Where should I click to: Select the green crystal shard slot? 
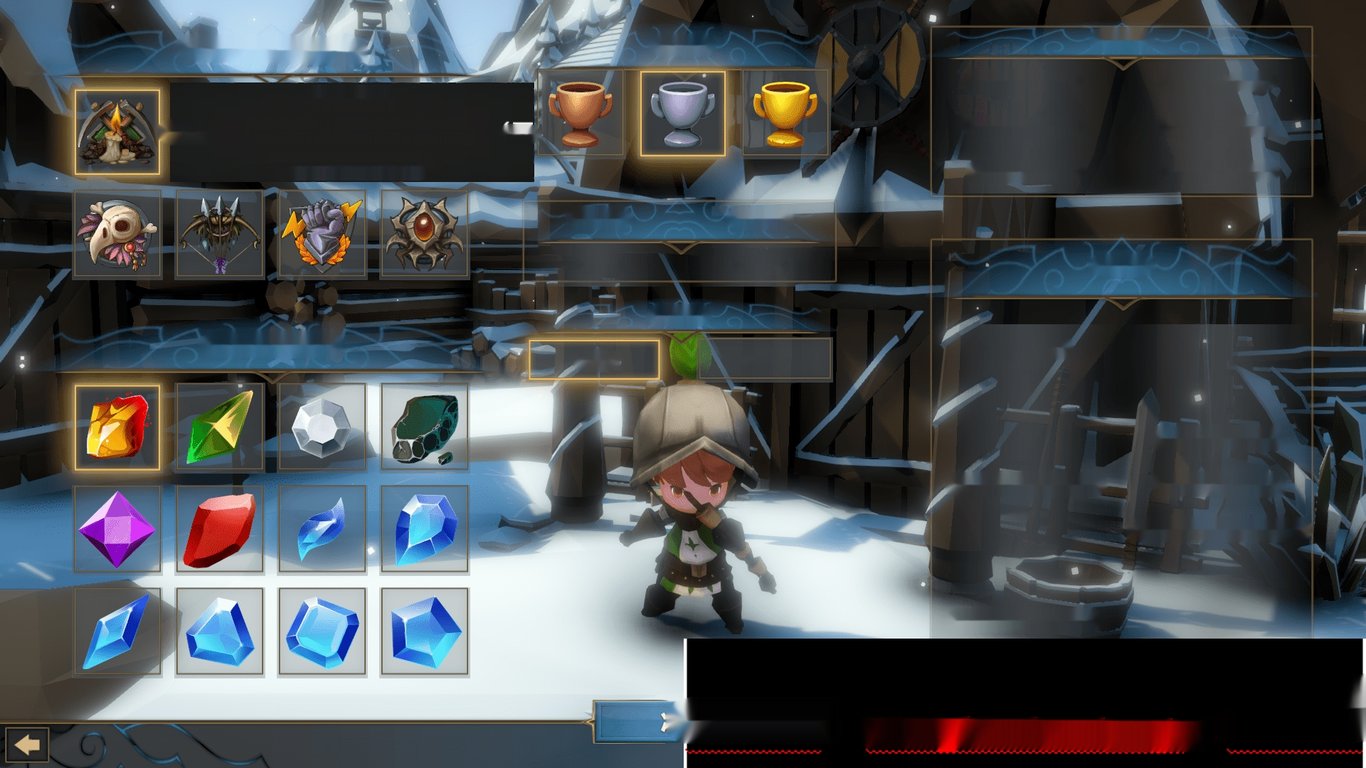tap(220, 427)
